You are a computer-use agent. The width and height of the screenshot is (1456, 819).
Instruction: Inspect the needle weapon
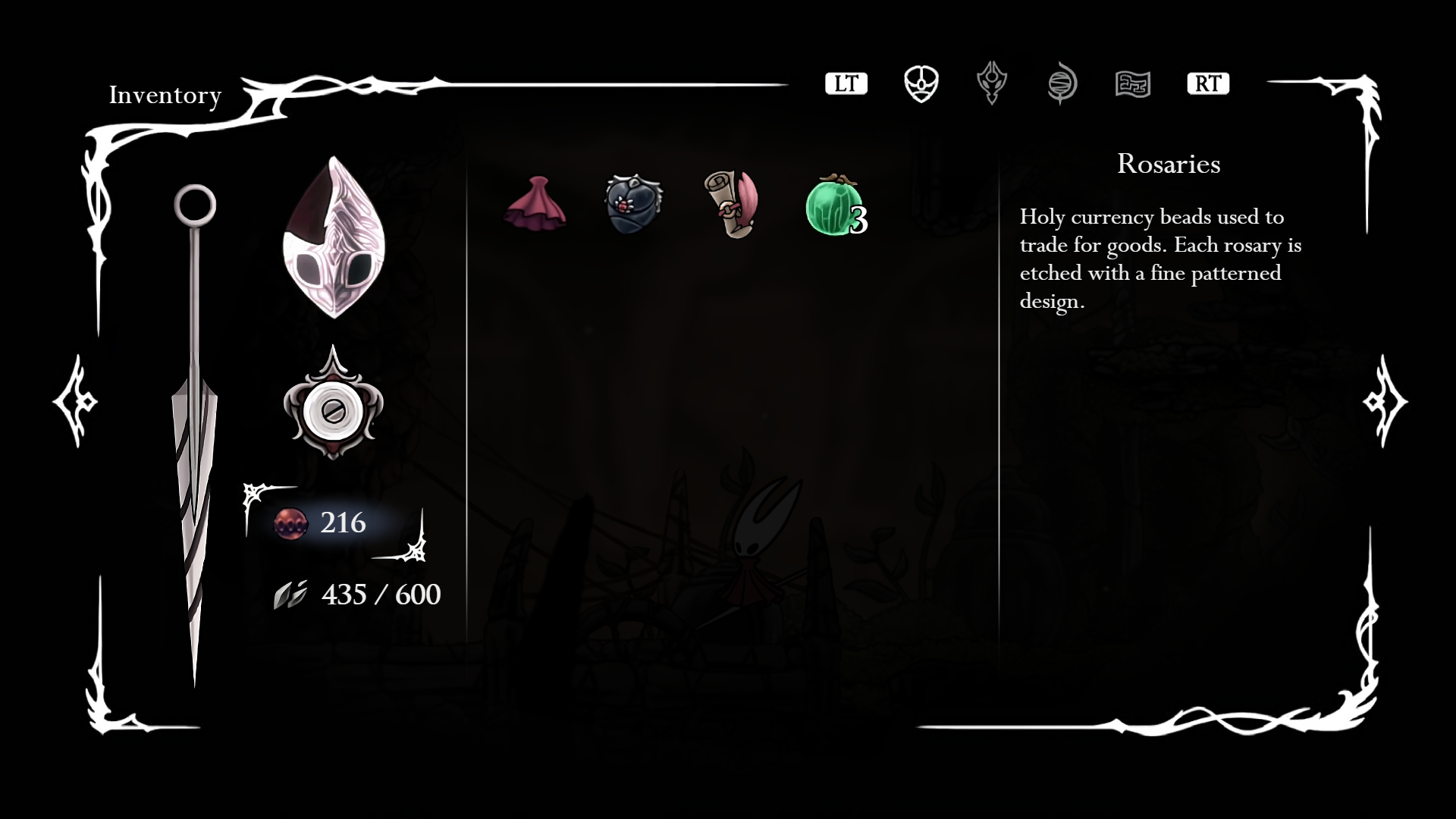[x=195, y=432]
